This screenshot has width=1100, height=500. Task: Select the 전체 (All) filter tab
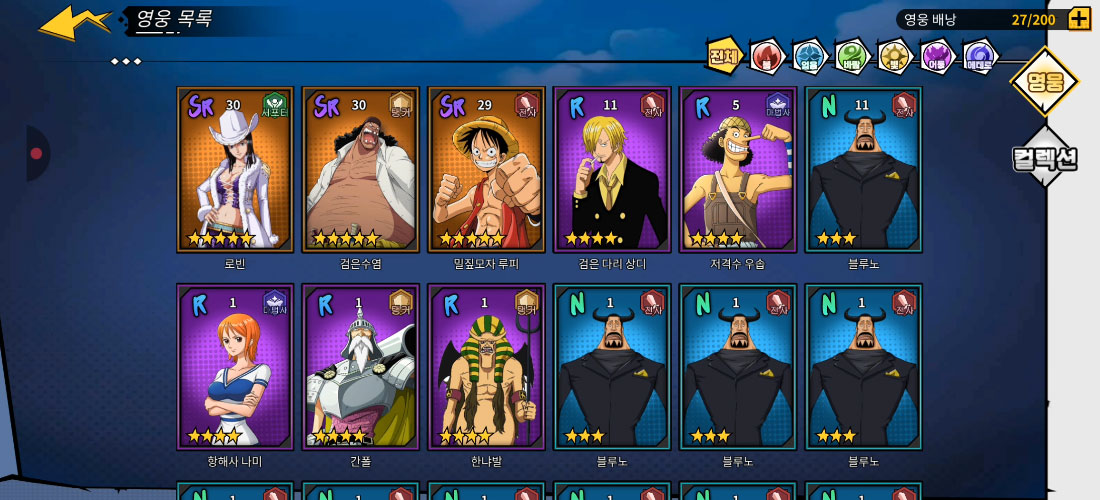pos(724,56)
